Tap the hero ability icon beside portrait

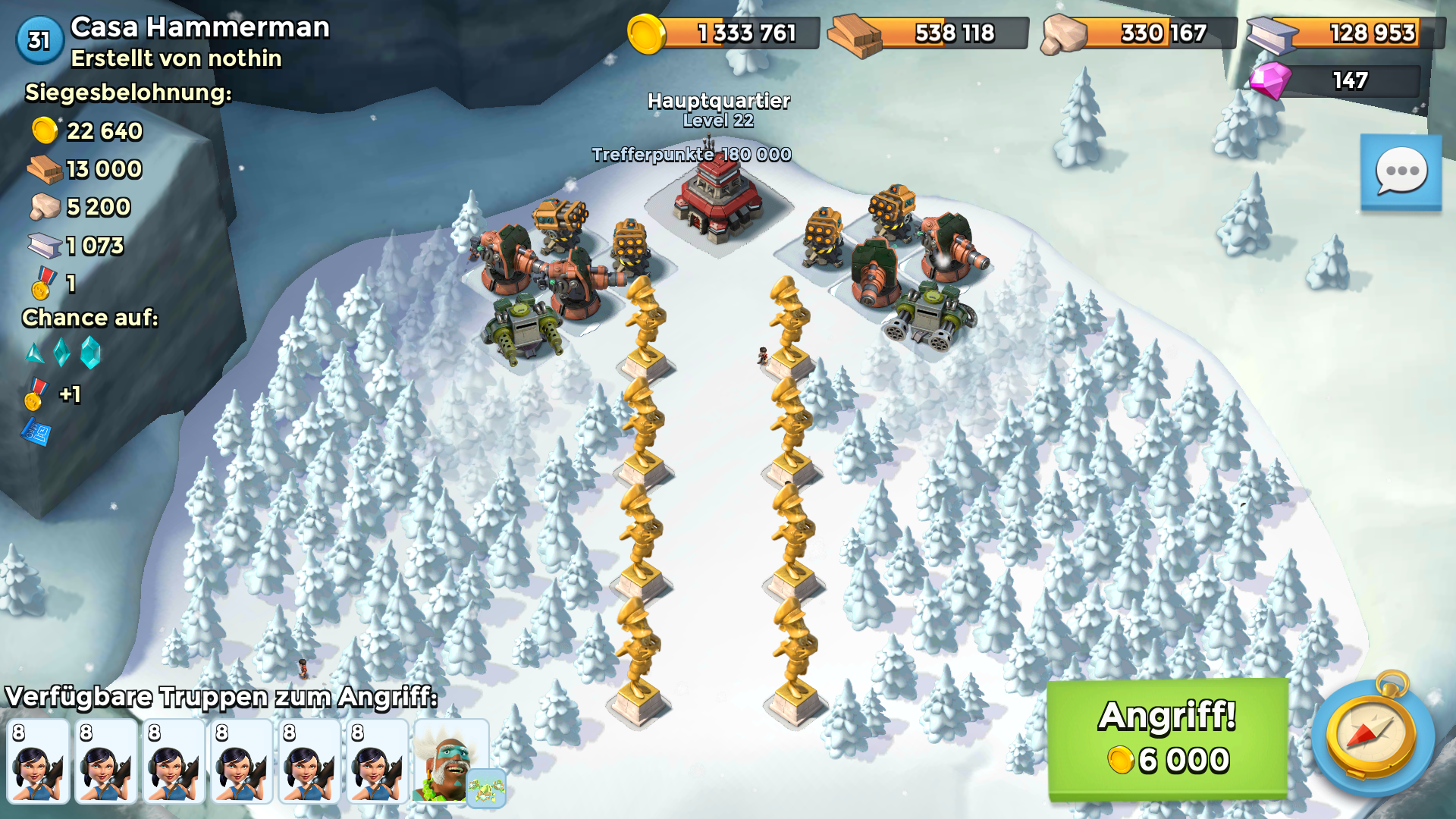(x=486, y=789)
